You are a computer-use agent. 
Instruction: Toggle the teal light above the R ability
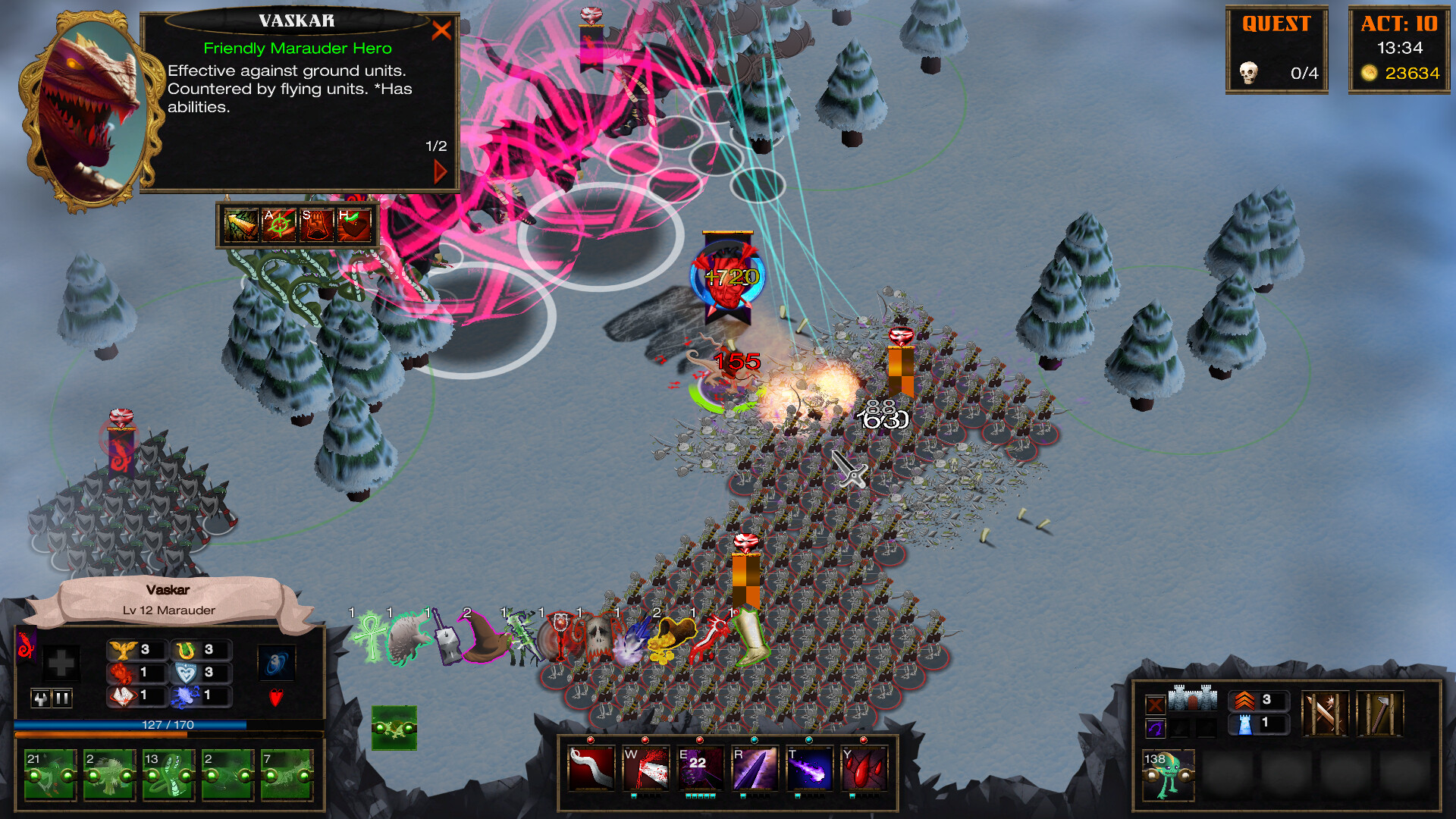pos(755,740)
